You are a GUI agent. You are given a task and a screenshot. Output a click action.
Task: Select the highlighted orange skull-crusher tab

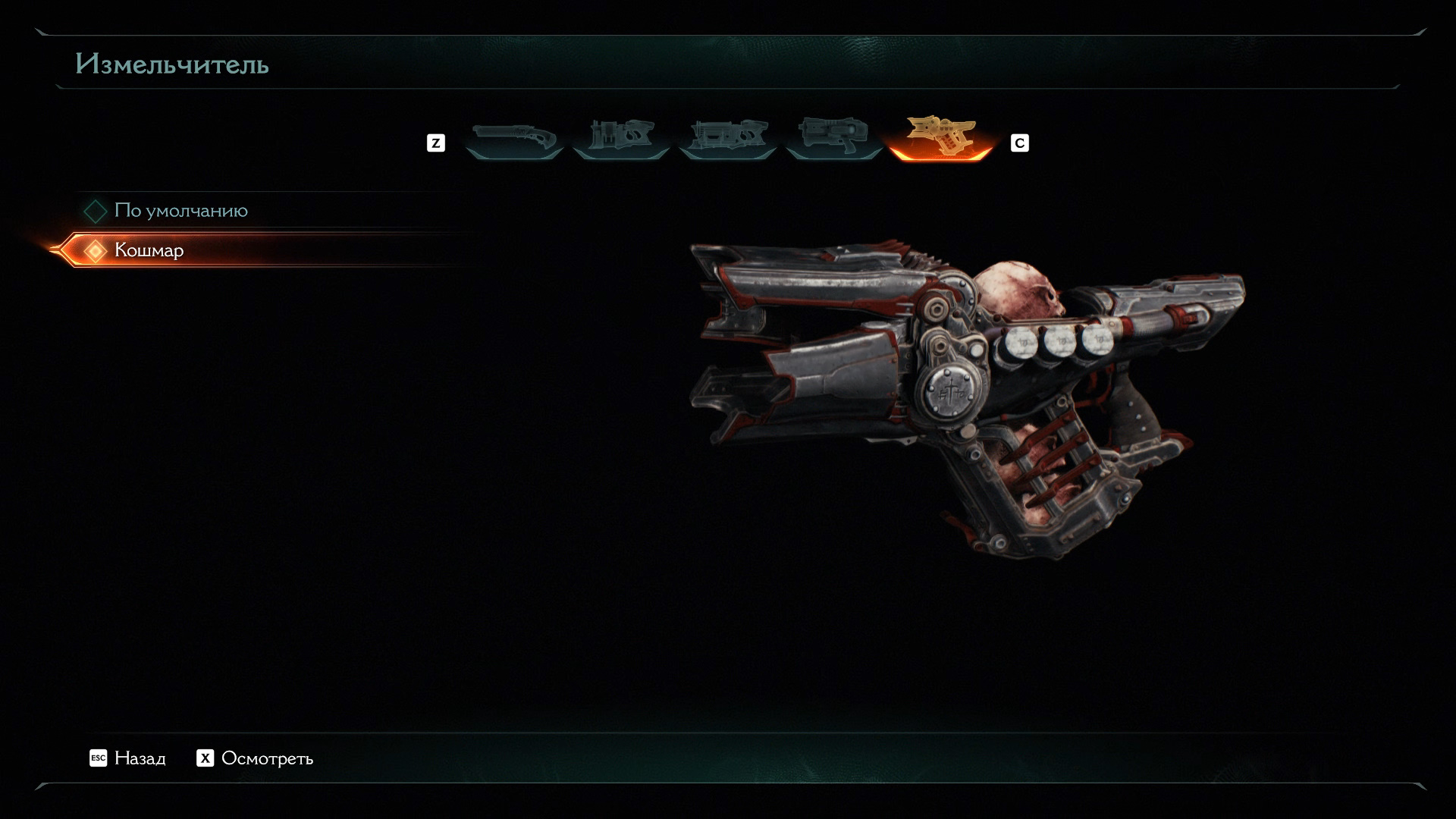940,139
